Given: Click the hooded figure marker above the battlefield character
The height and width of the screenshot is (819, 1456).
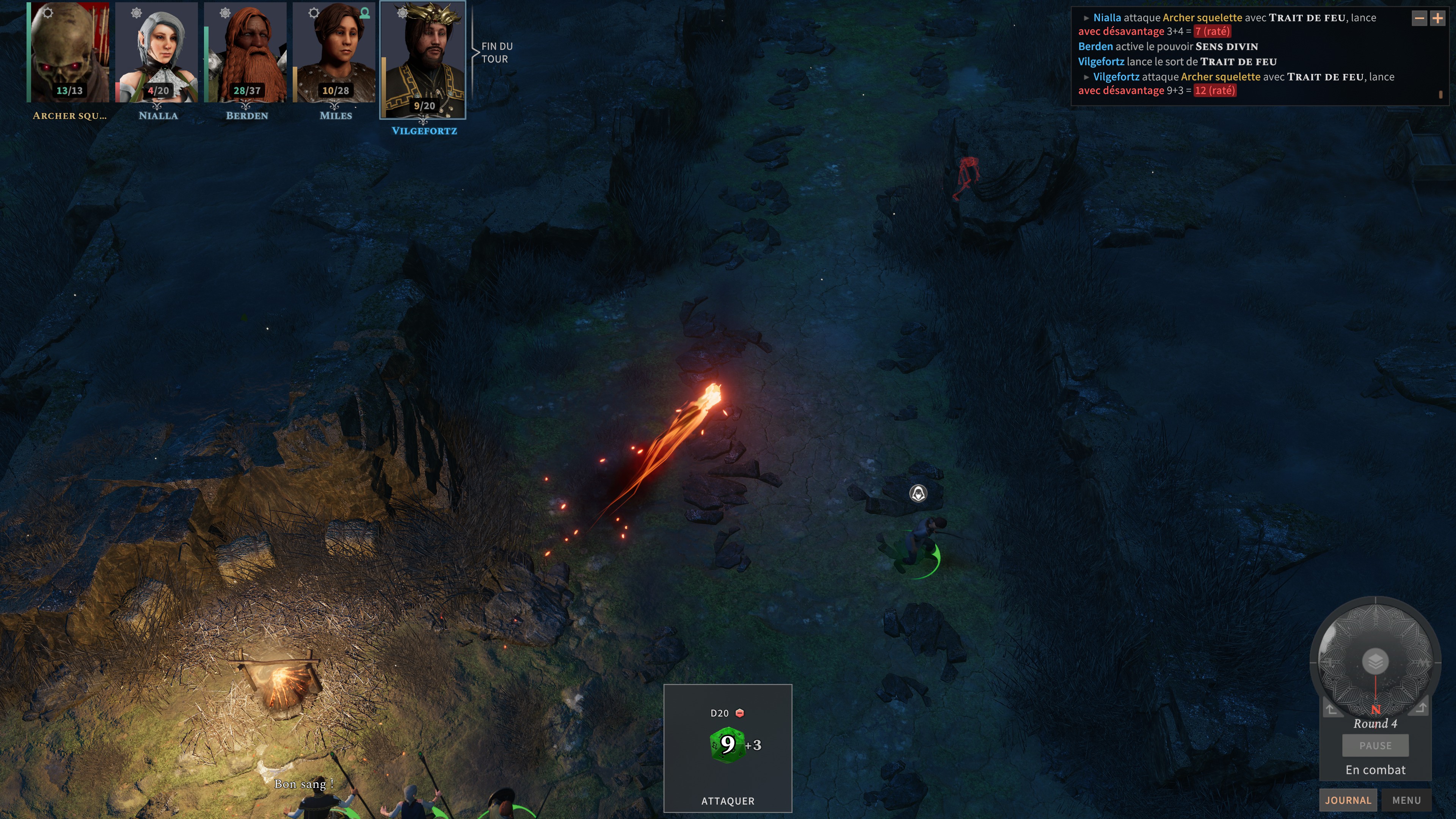Looking at the screenshot, I should pos(918,493).
